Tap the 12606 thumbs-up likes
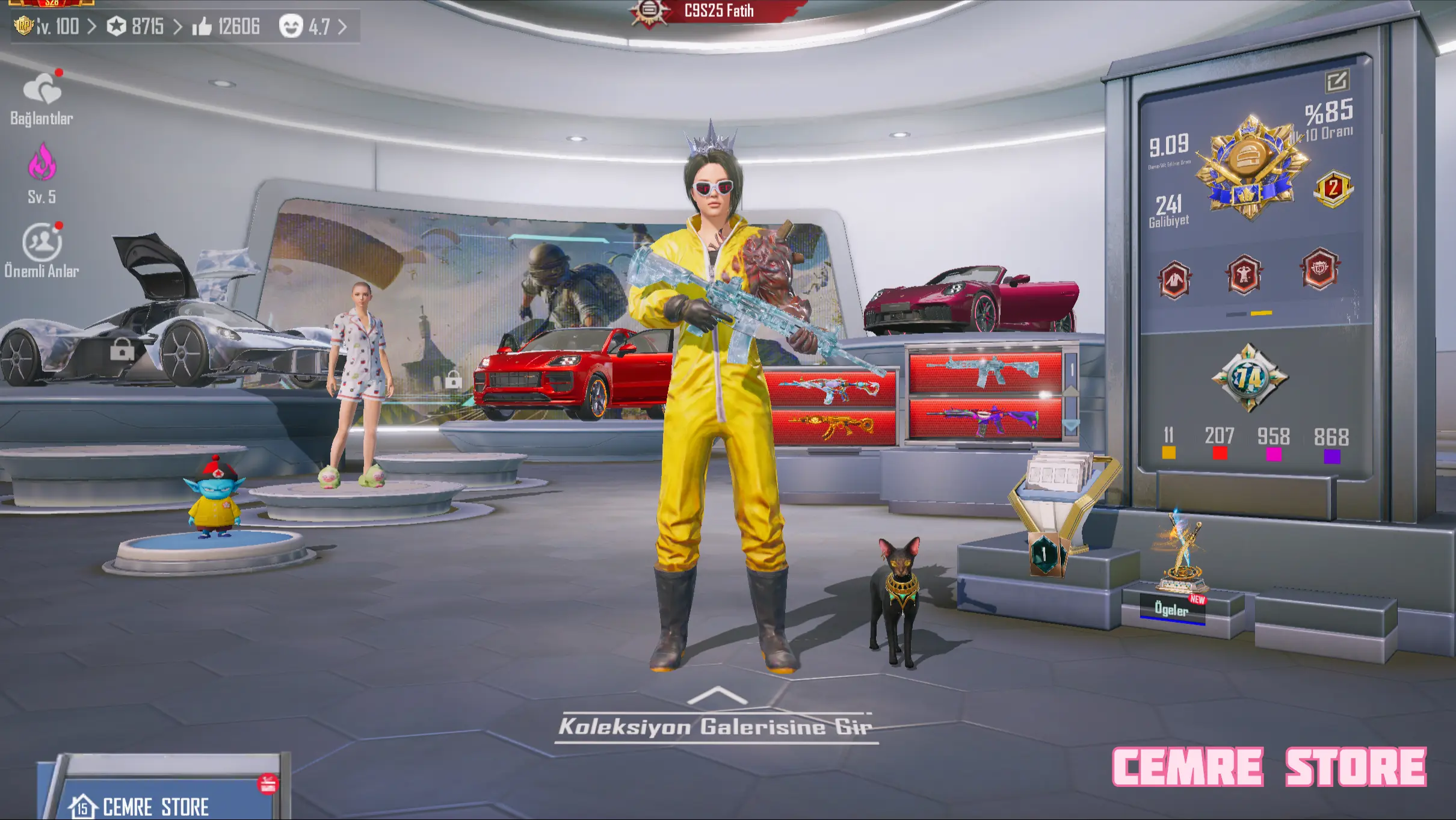Screen dimensions: 1456x820 (226, 26)
